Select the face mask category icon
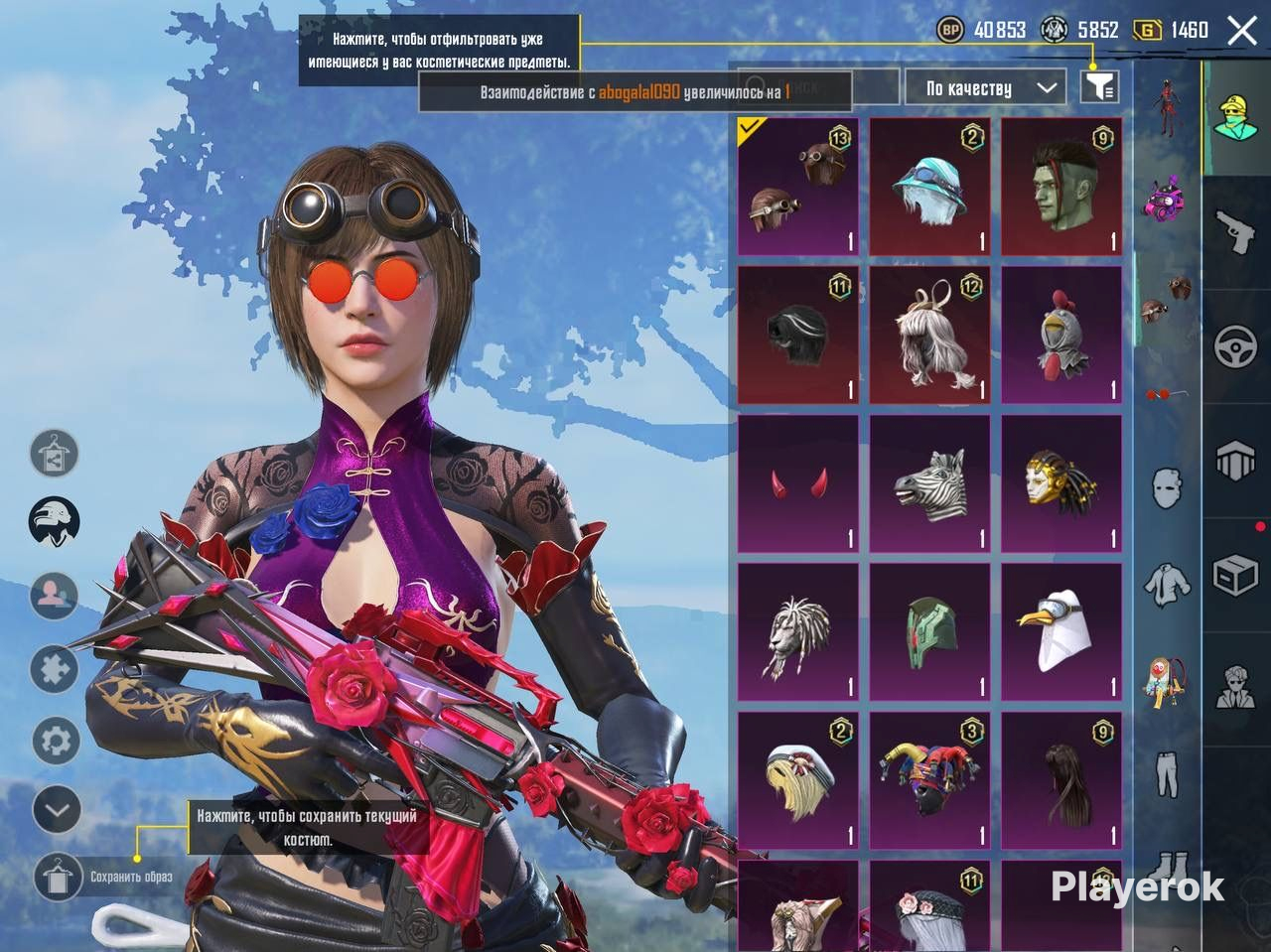 tap(1168, 487)
